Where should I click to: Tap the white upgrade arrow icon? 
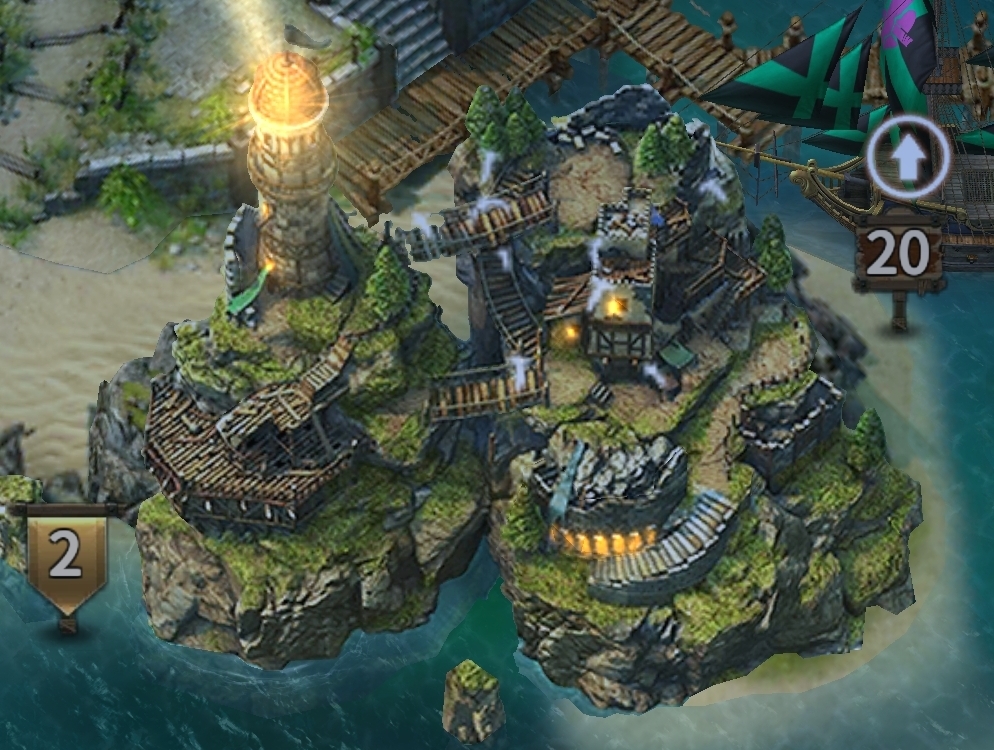pyautogui.click(x=906, y=162)
